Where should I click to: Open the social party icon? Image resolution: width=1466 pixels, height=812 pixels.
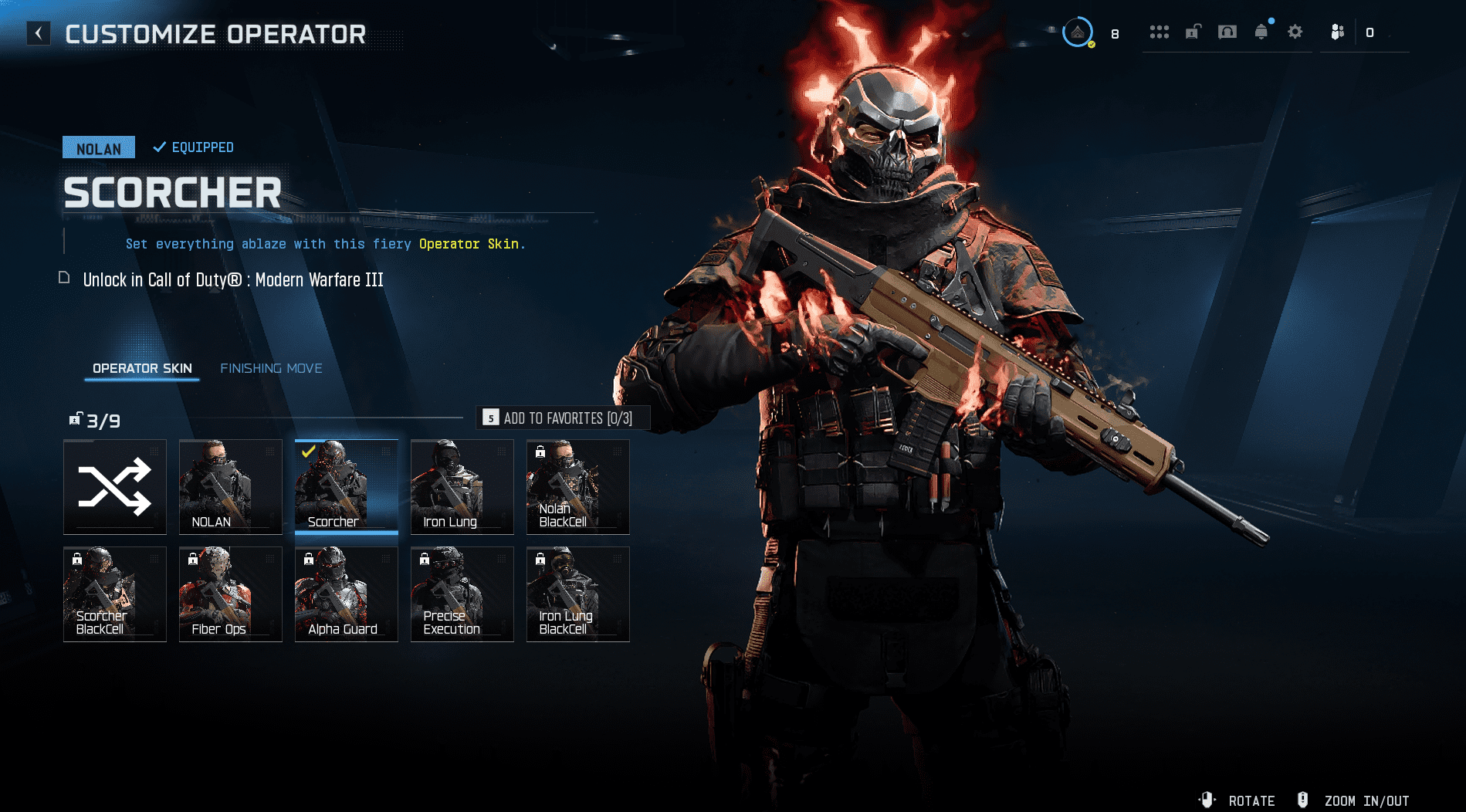point(1338,32)
